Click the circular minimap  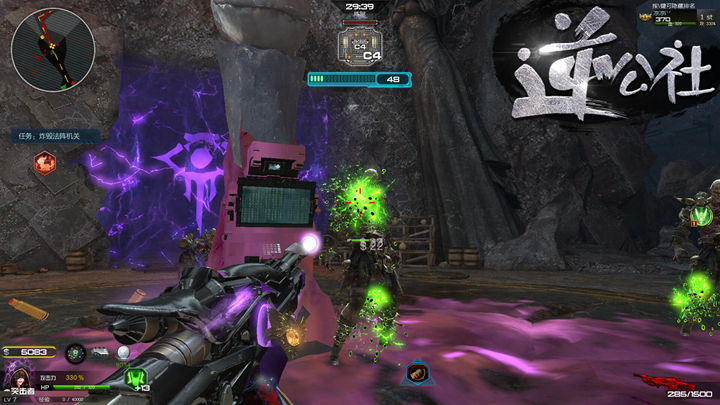pos(52,49)
